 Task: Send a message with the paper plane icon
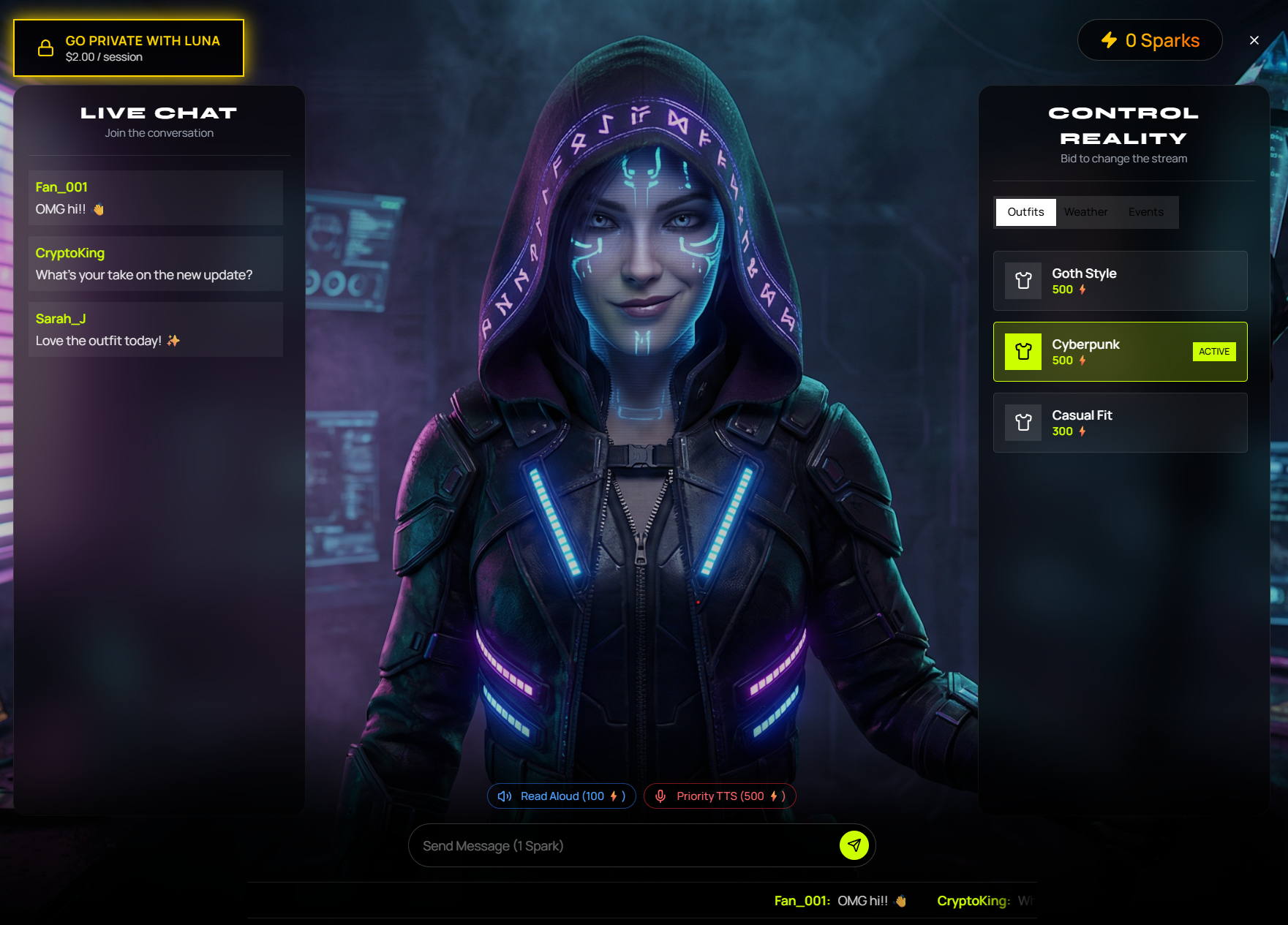coord(854,845)
